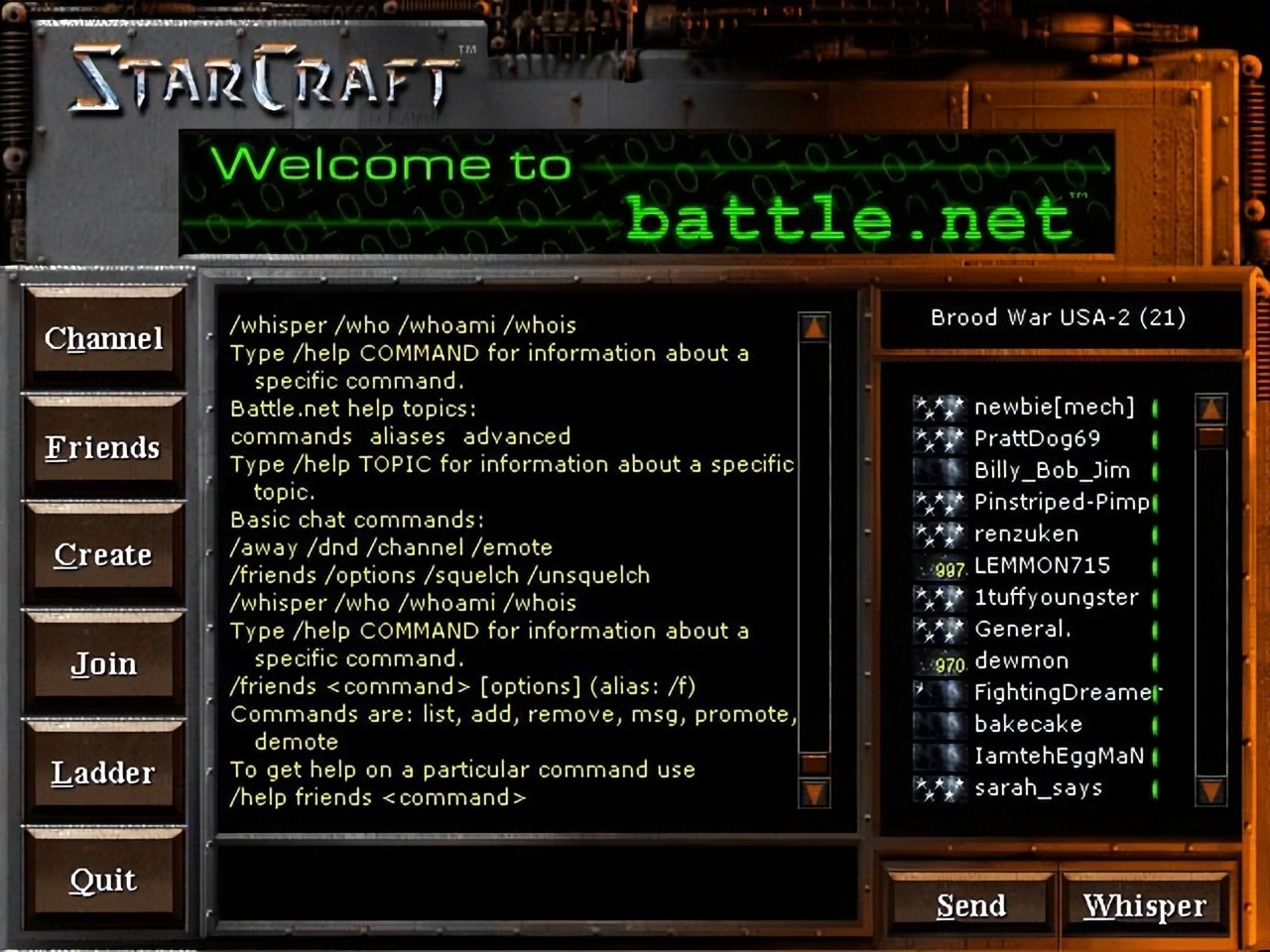Viewport: 1270px width, 952px height.
Task: Choose dewmon from the user list
Action: point(1021,660)
